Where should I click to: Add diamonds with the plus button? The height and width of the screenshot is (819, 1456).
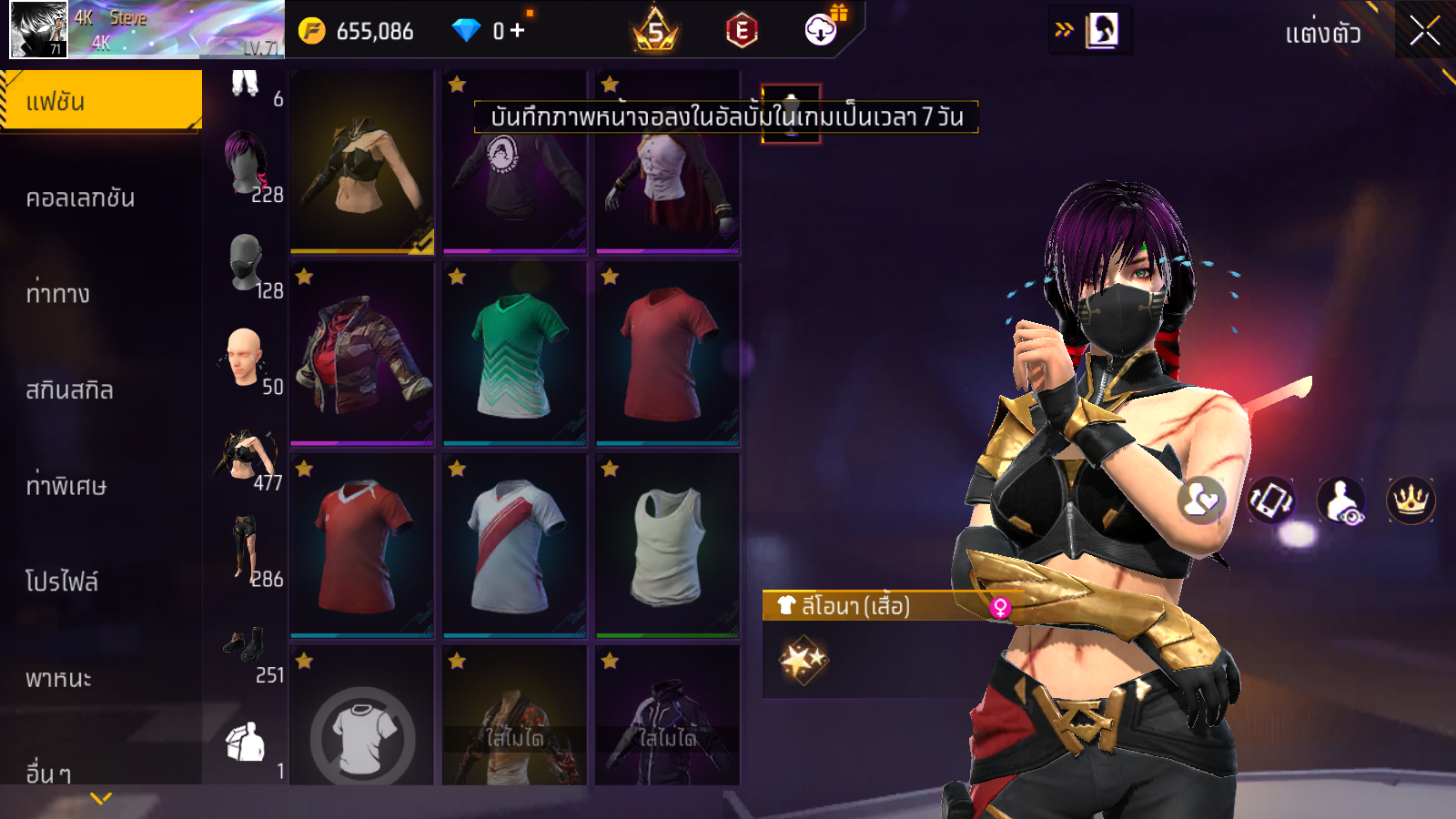[x=518, y=31]
